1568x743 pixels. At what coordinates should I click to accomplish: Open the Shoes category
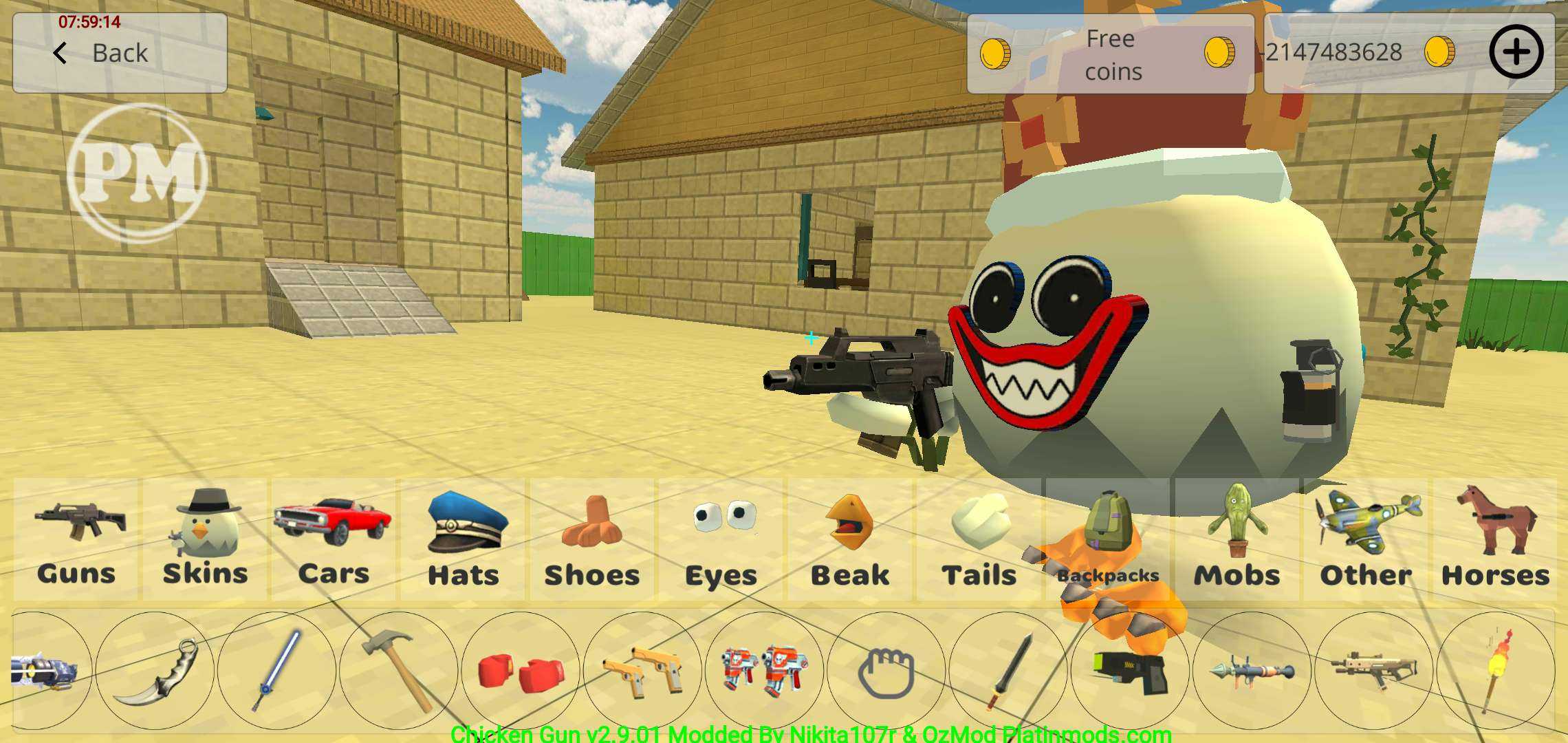(x=591, y=540)
